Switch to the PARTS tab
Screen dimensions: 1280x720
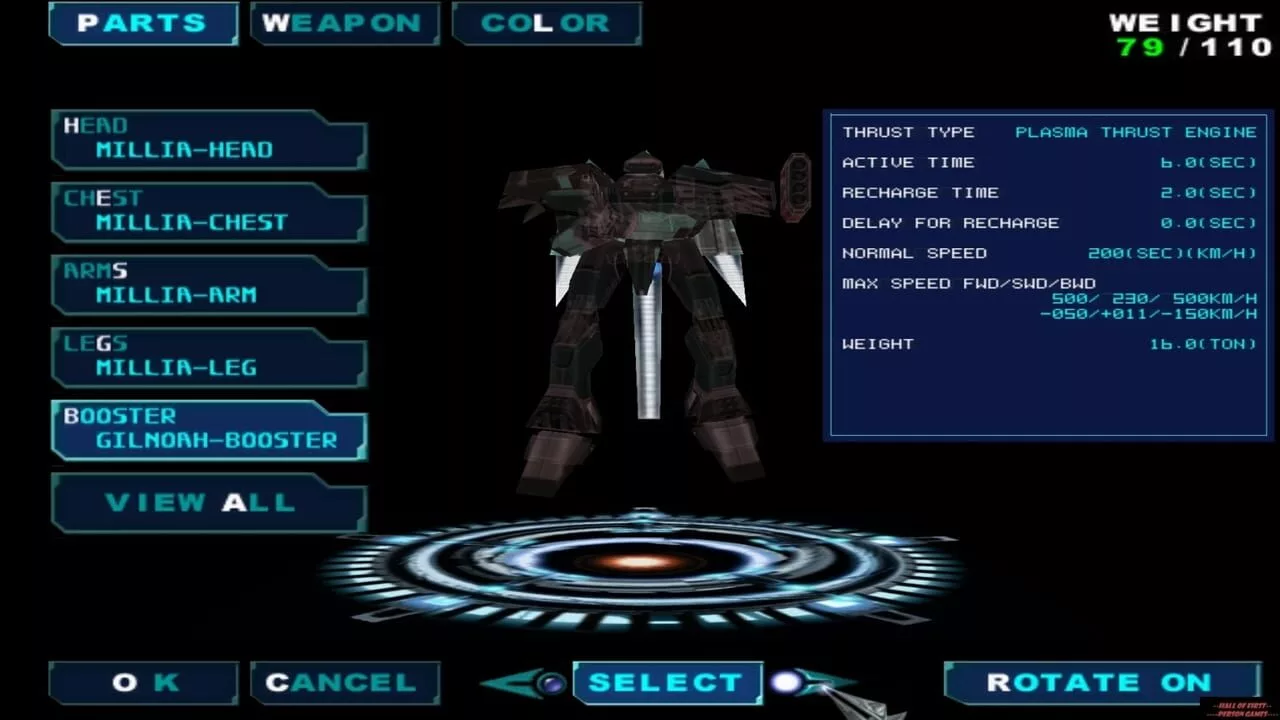[143, 23]
